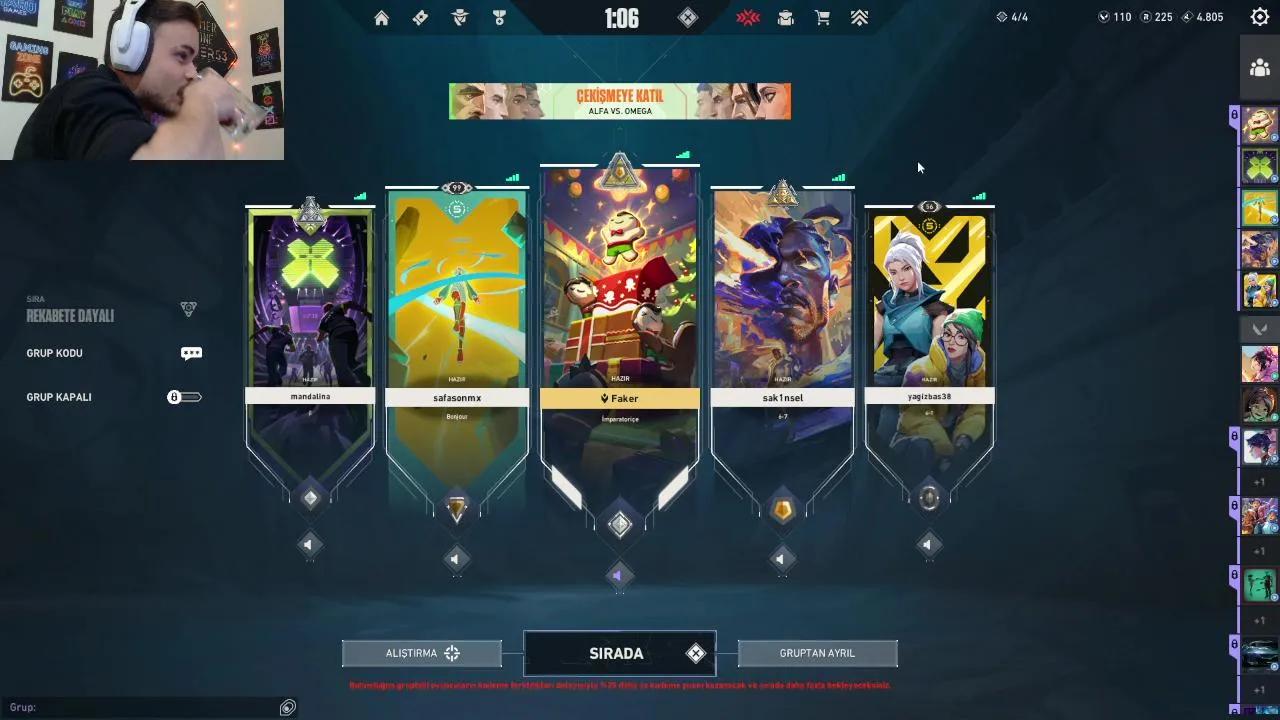Click the GRUPTAN AYRIL button
The image size is (1280, 720).
tap(817, 653)
